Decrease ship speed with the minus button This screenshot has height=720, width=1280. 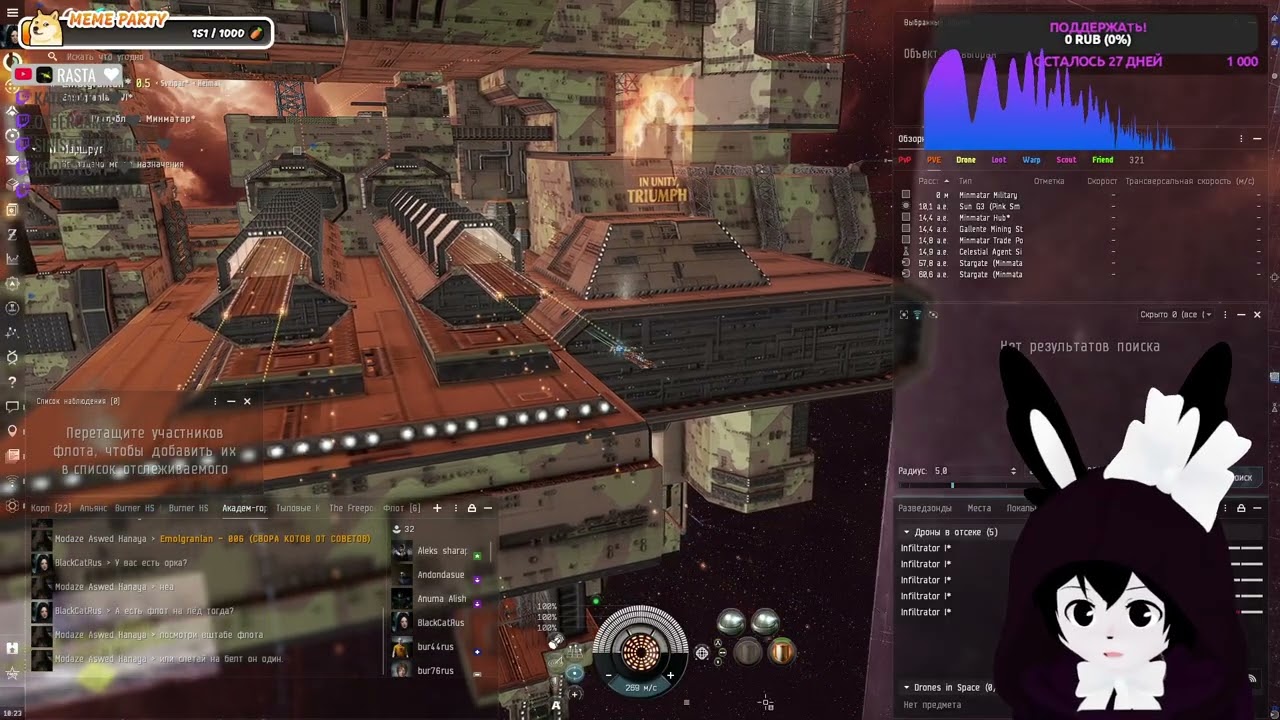pyautogui.click(x=608, y=675)
